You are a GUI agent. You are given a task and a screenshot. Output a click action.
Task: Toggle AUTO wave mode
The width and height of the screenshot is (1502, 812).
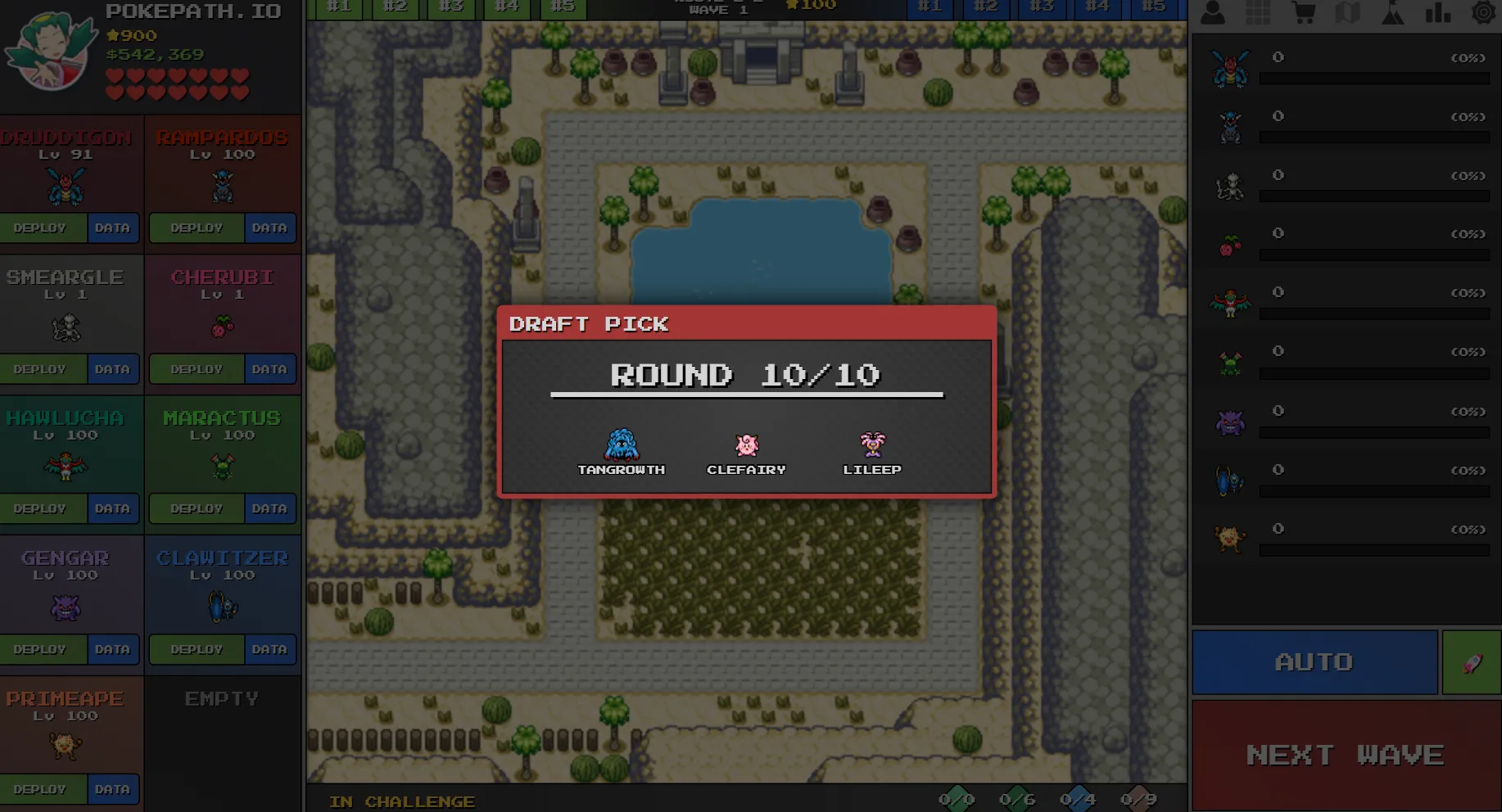coord(1314,661)
